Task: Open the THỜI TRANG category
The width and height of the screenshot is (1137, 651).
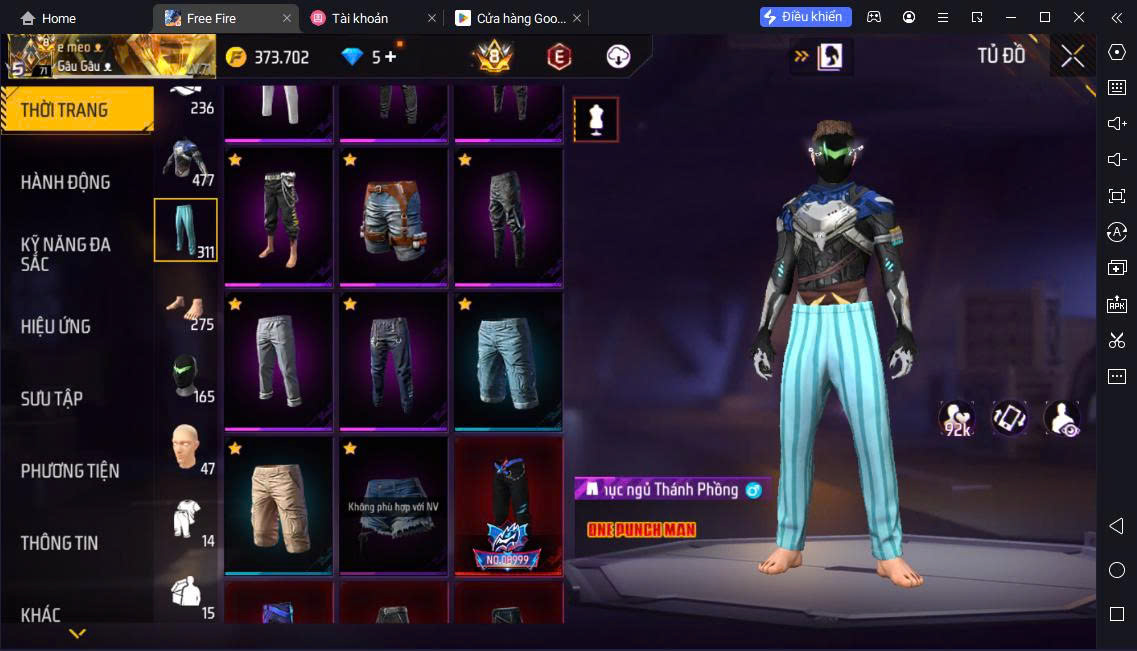Action: [65, 110]
